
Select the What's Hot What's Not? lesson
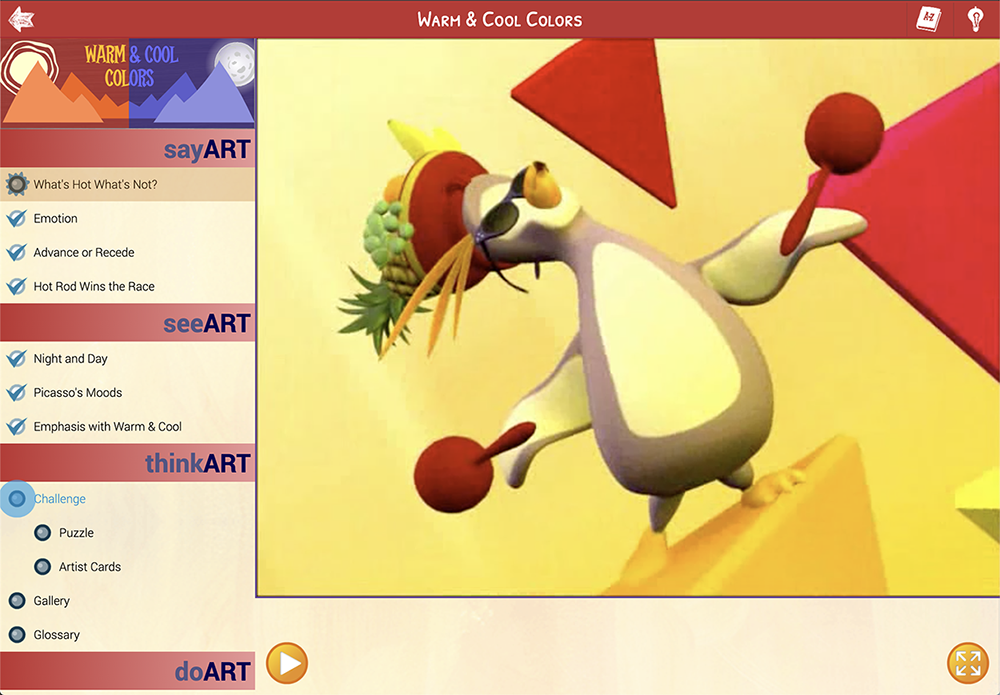coord(95,185)
